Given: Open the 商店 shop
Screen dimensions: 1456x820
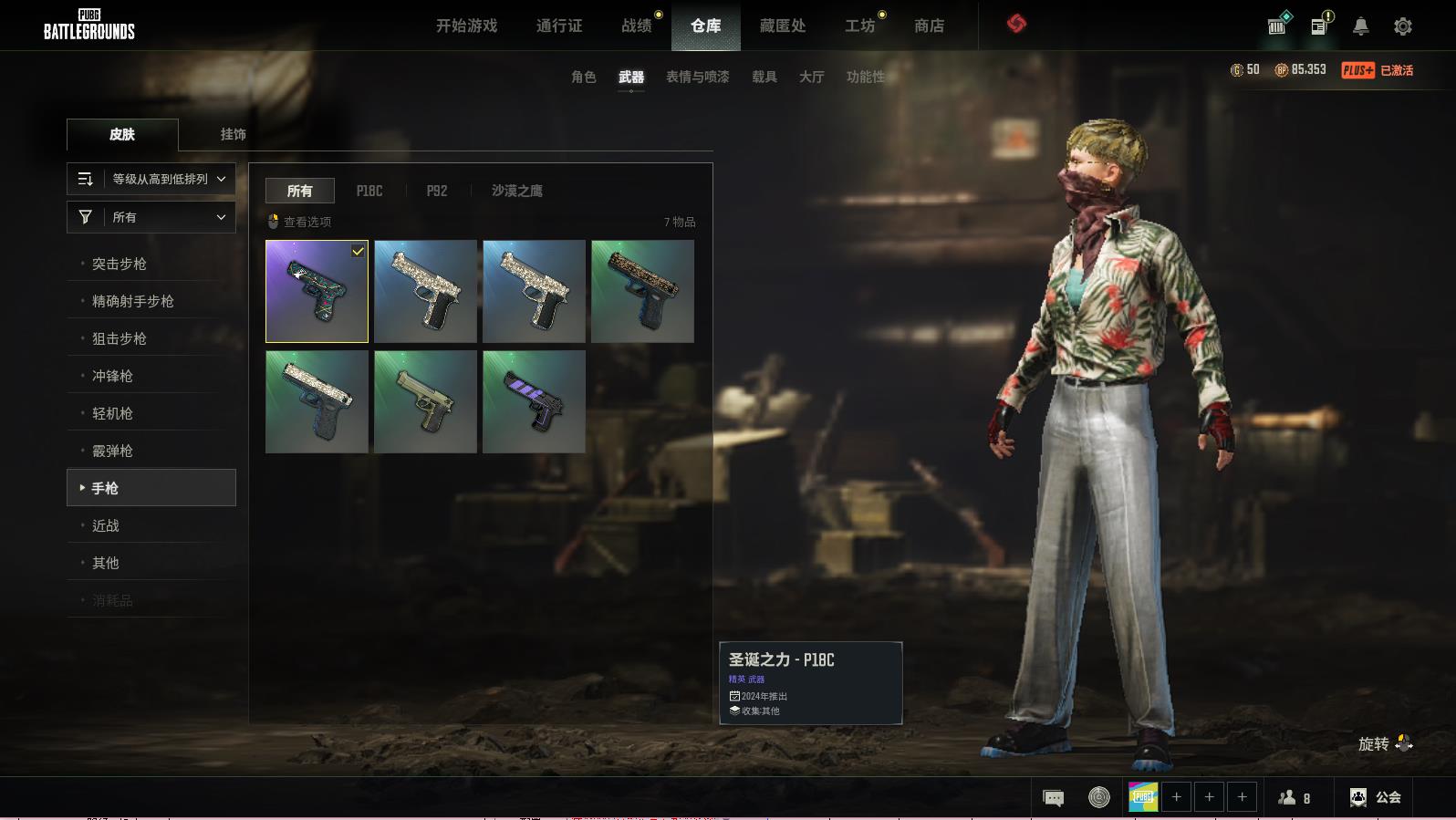Looking at the screenshot, I should [x=929, y=26].
